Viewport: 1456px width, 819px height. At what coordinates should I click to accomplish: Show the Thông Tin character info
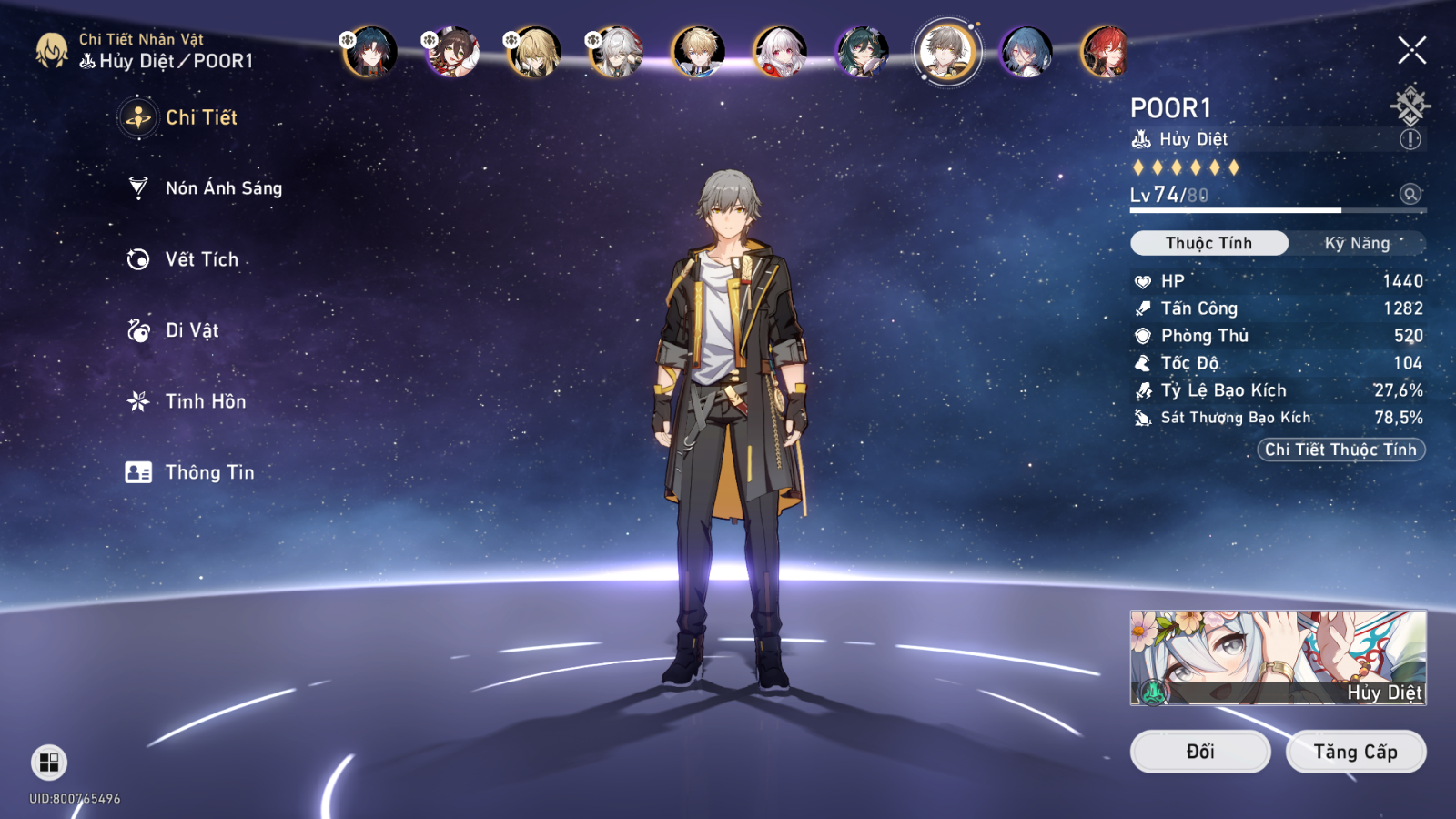click(208, 472)
